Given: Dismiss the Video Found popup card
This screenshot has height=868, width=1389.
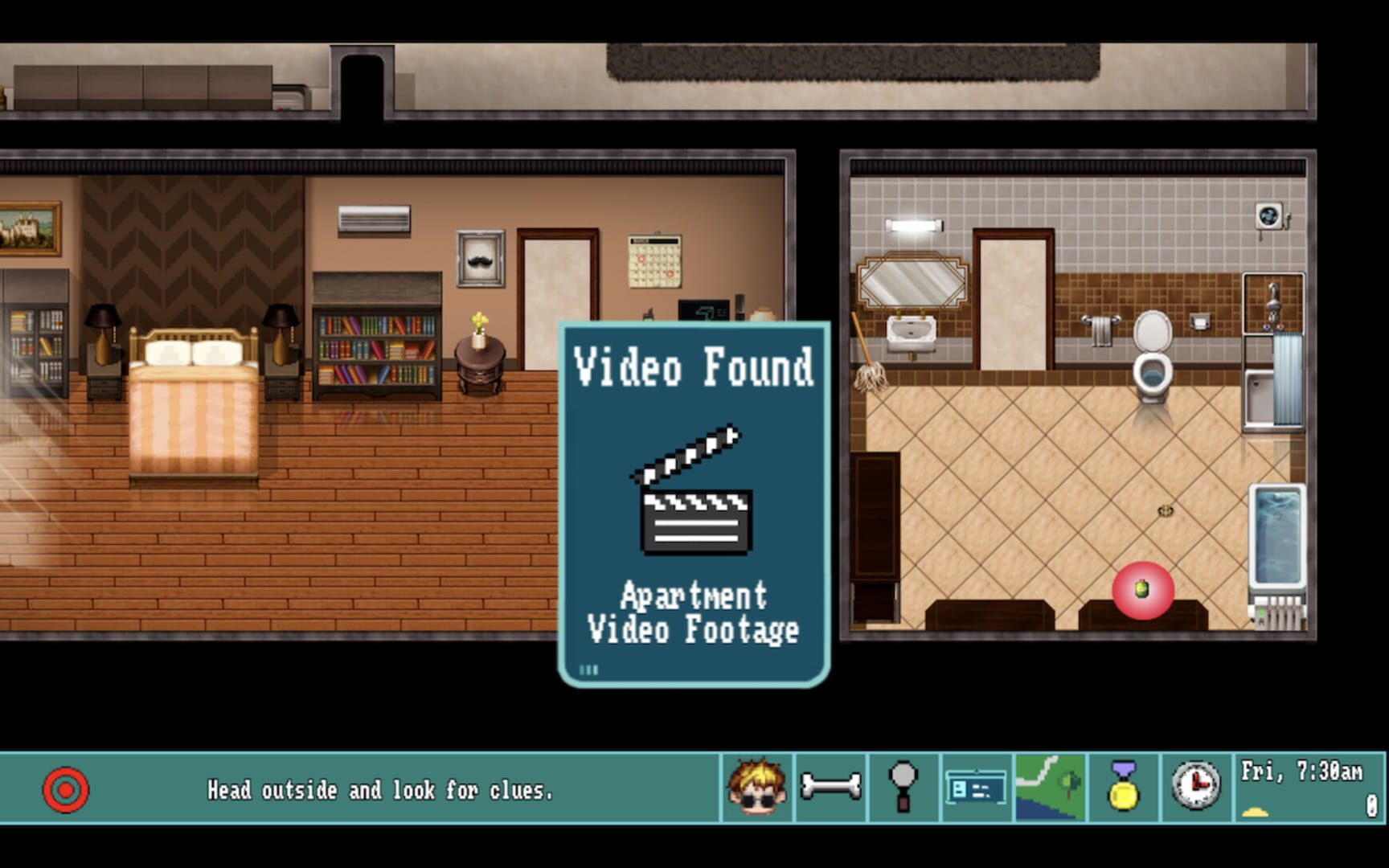Looking at the screenshot, I should pos(694,504).
